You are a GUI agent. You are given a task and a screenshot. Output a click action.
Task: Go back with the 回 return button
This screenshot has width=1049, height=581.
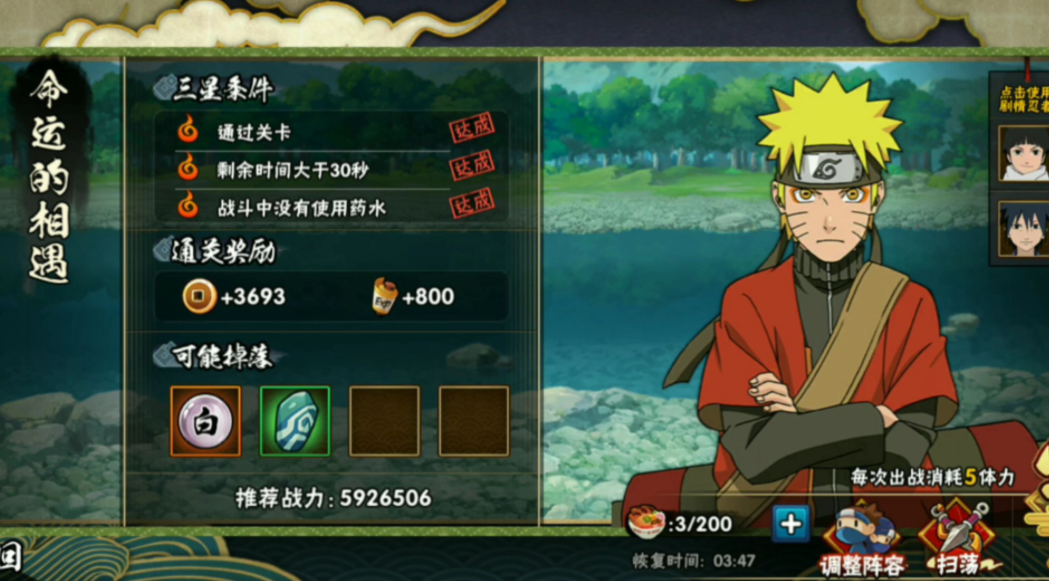pos(11,558)
